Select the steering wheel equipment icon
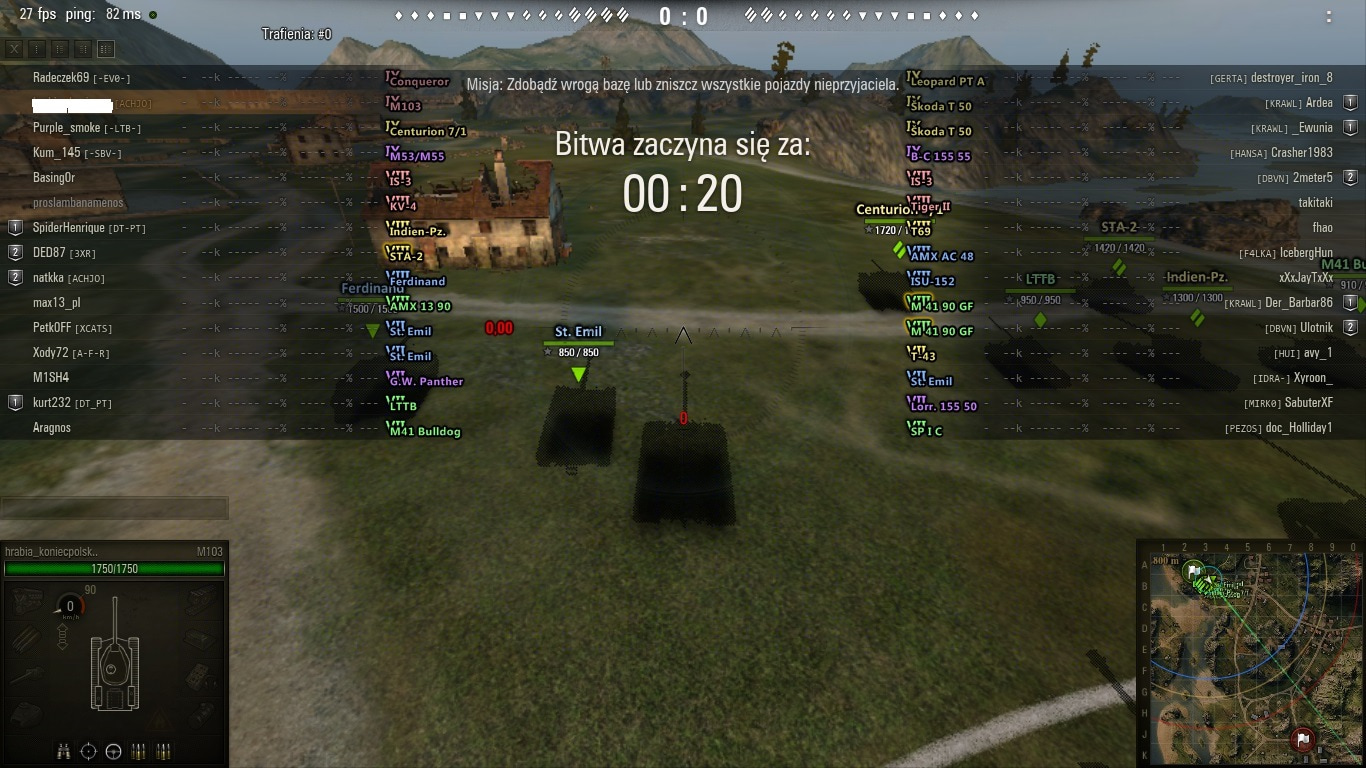 tap(113, 751)
